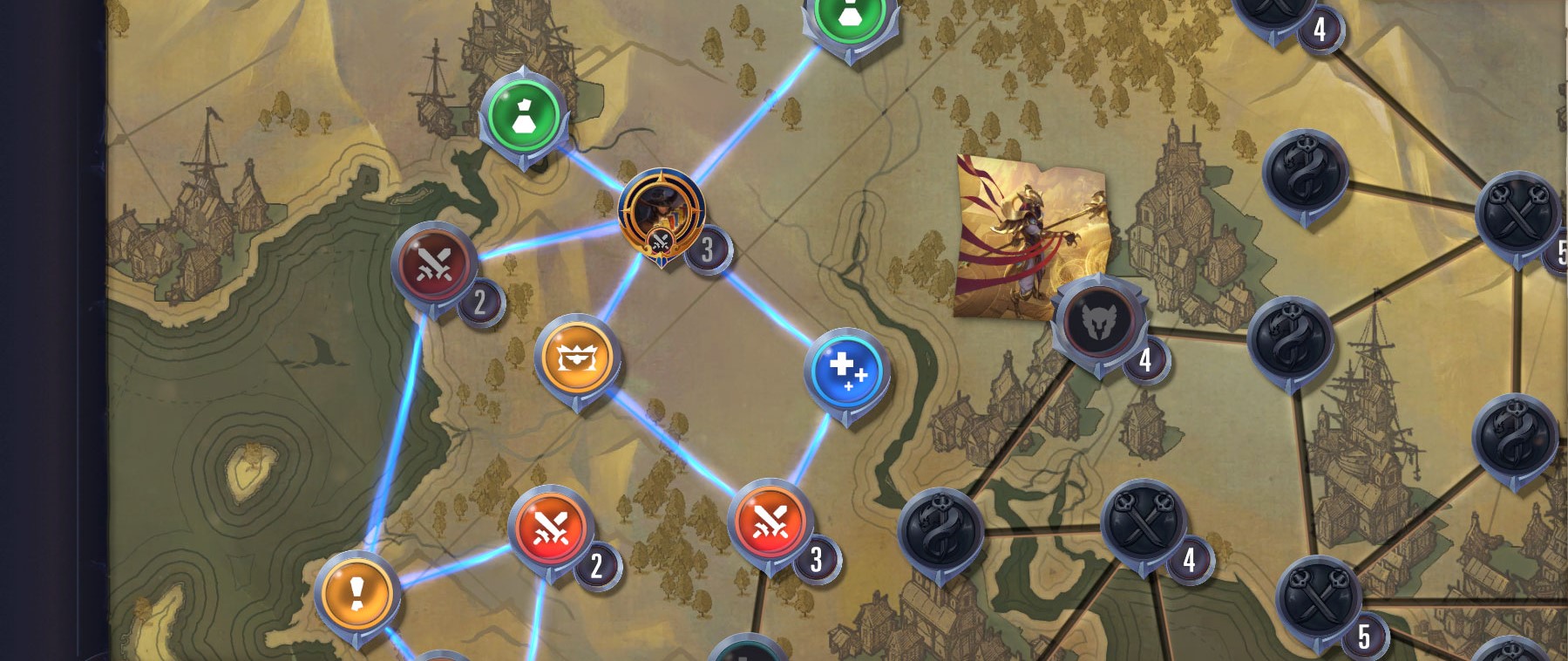Inspect the dark wolf-head boss node marked 4
The width and height of the screenshot is (1568, 661).
pos(1097,321)
